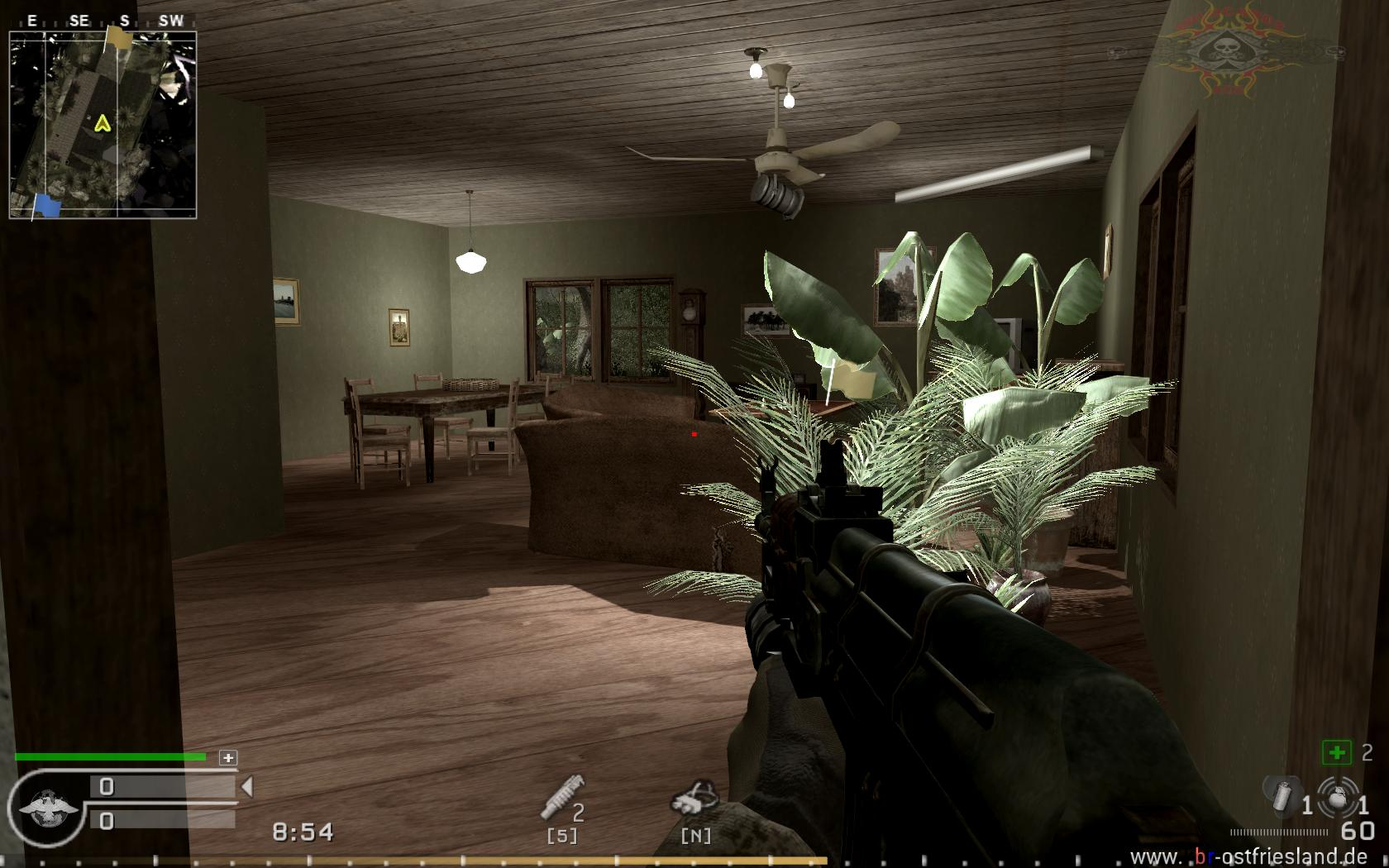Click the minimap overview
The image size is (1389, 868).
coord(103,125)
